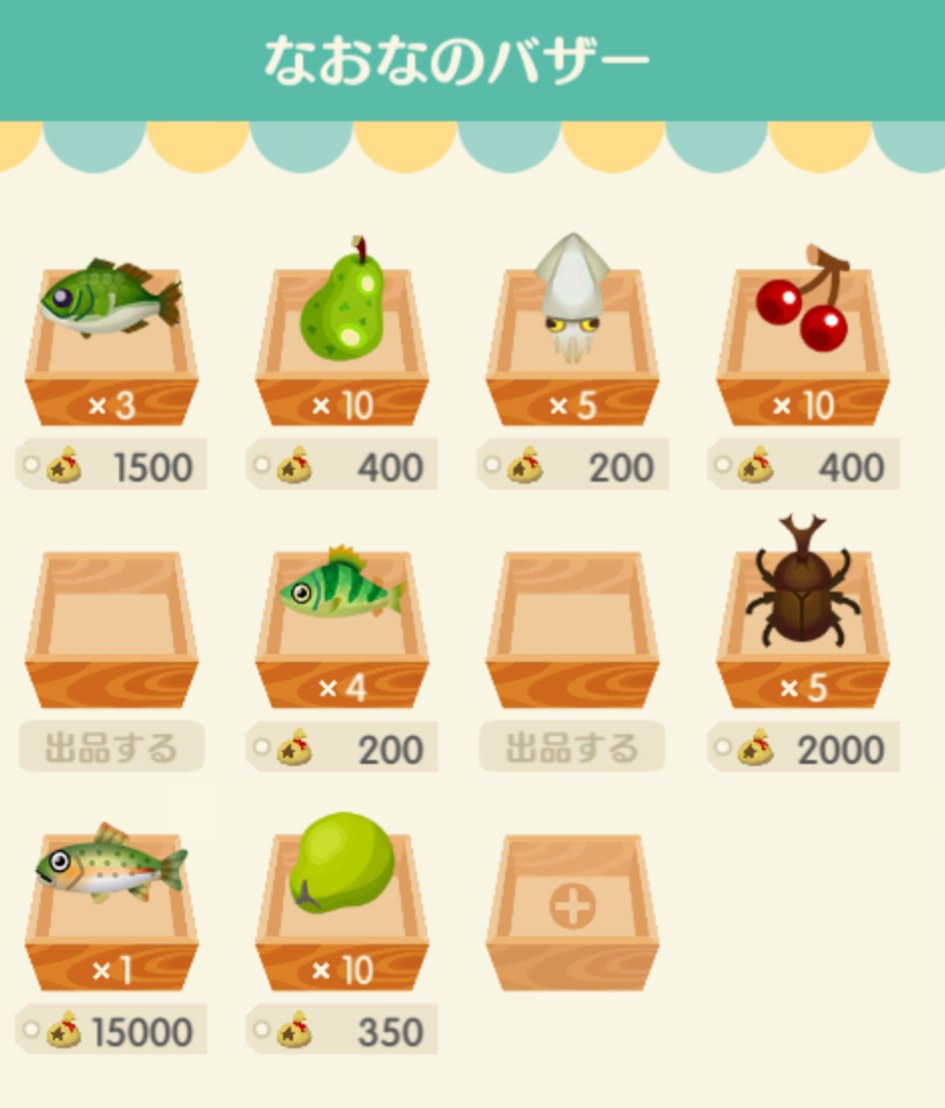Image resolution: width=945 pixels, height=1108 pixels.
Task: Select the round green fruit crate
Action: [x=342, y=906]
